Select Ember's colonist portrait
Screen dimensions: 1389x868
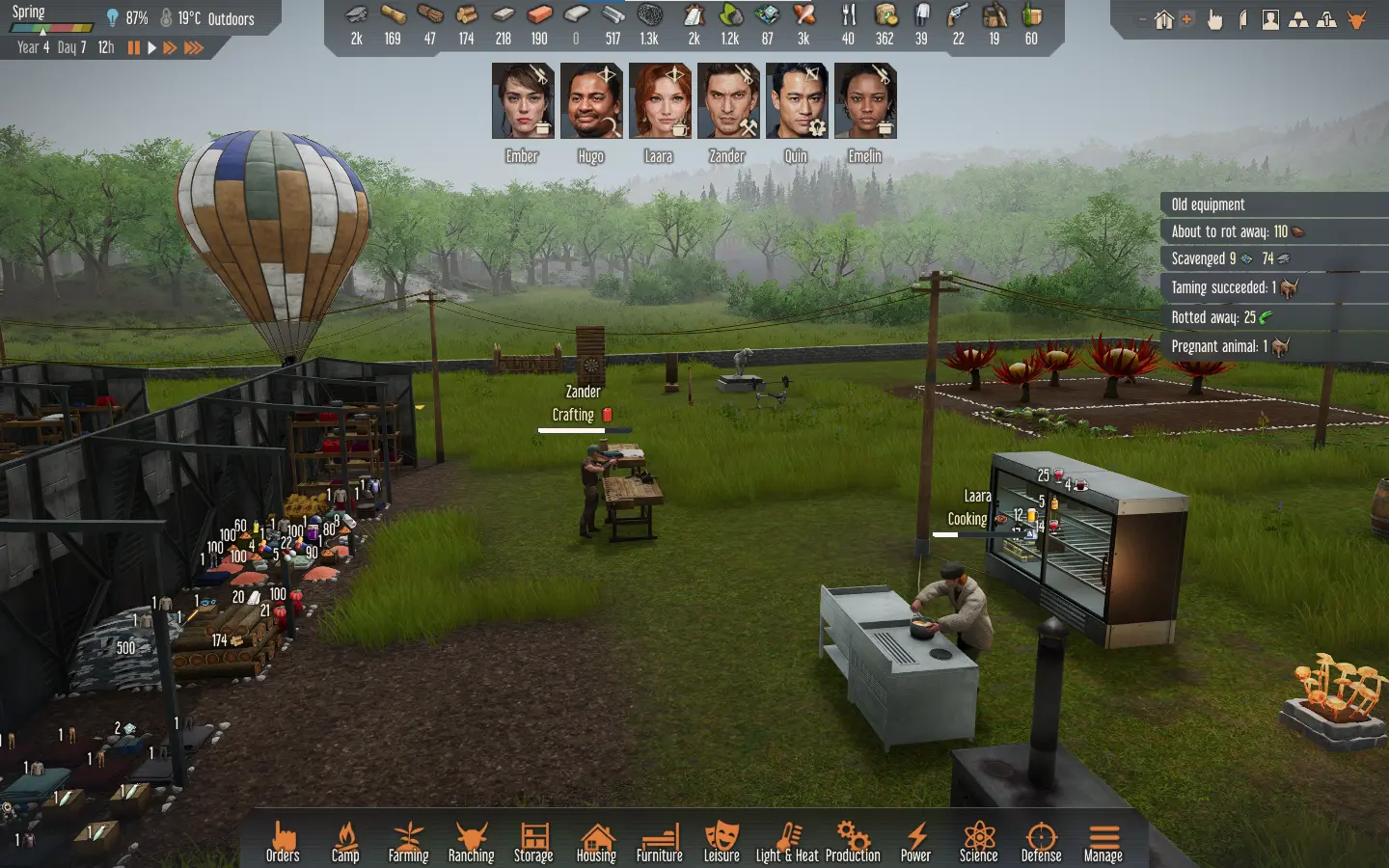pyautogui.click(x=522, y=101)
